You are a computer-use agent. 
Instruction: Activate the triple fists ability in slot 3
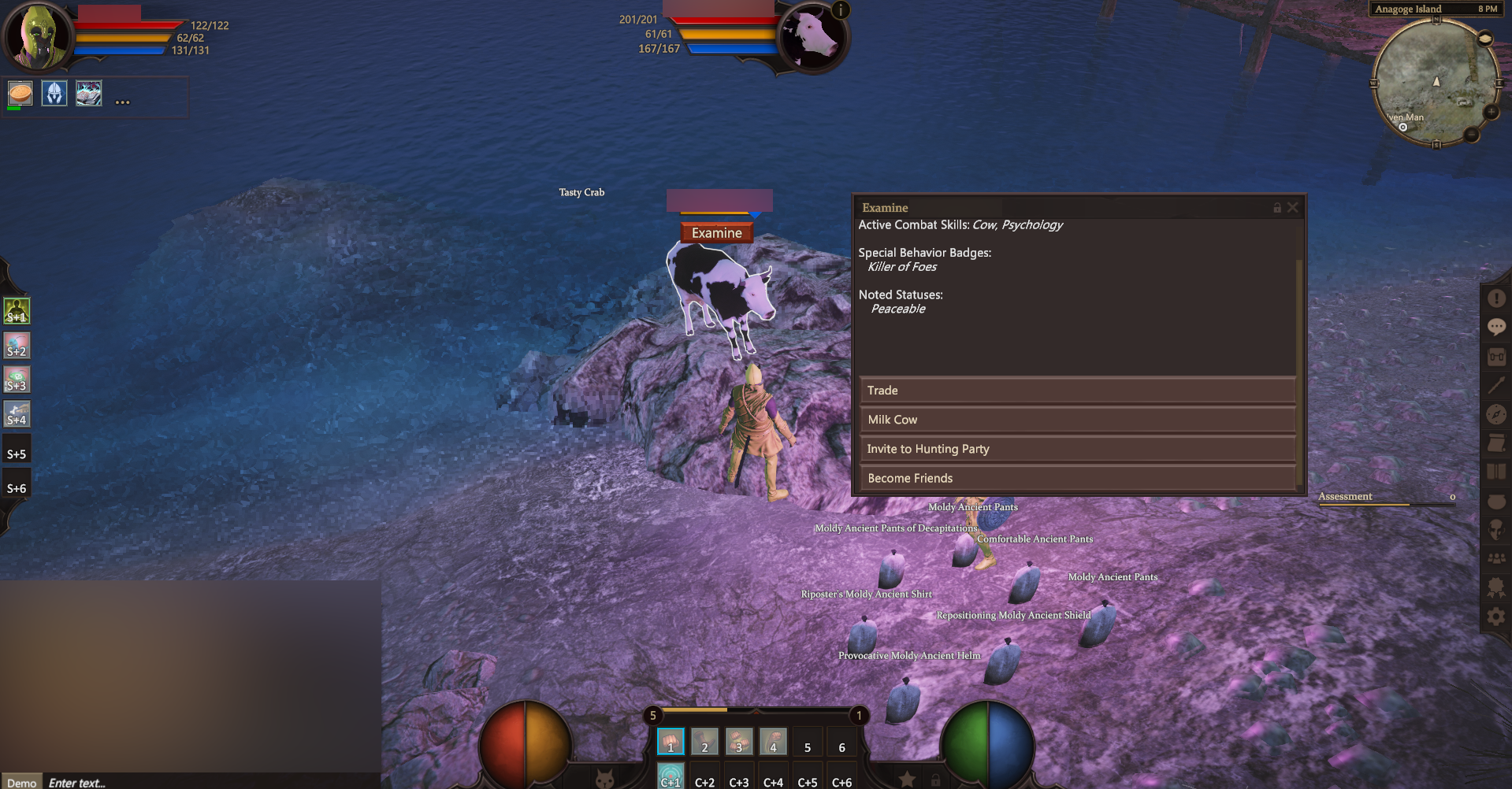pos(739,742)
